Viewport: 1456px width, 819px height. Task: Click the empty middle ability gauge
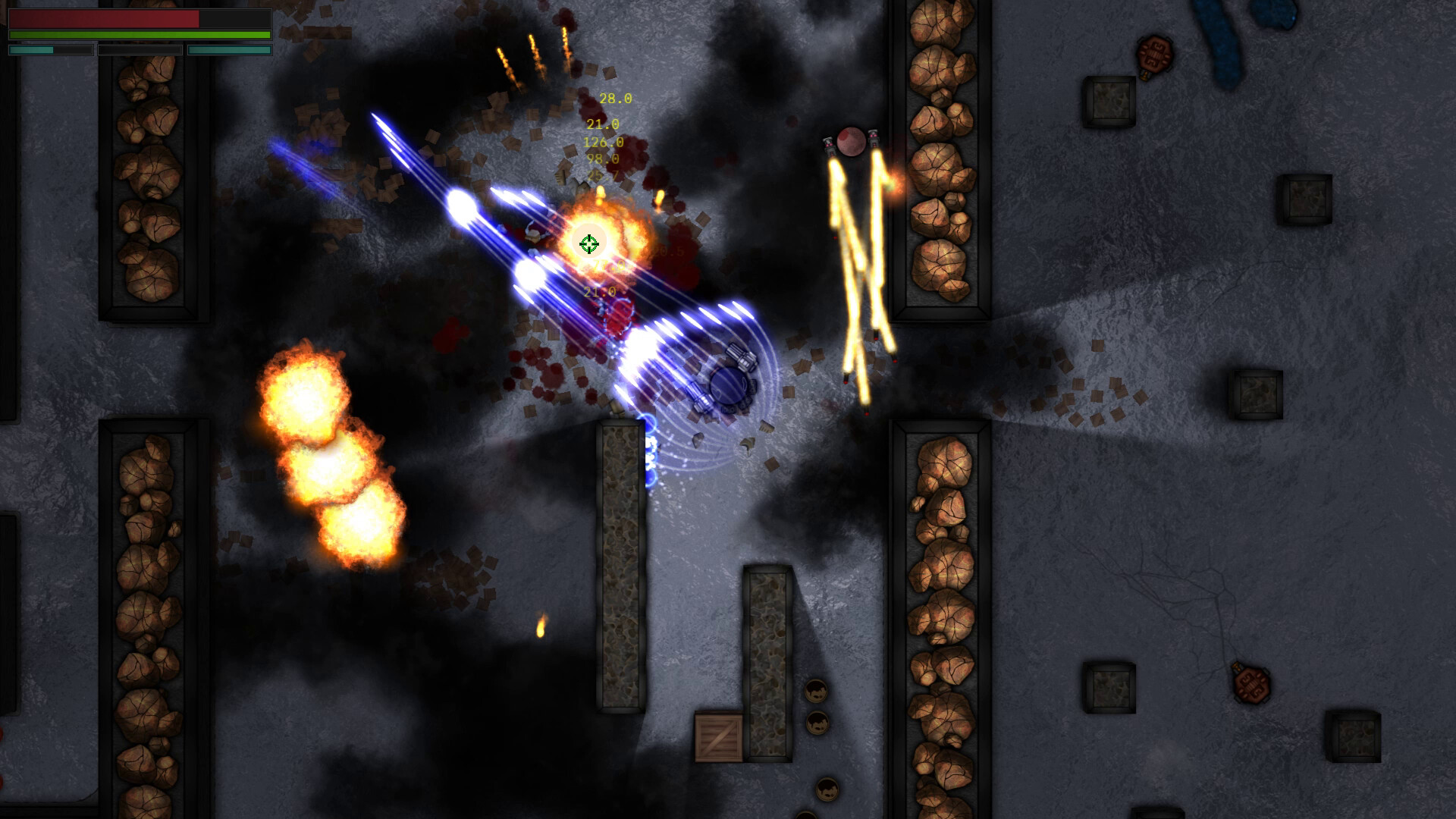(140, 50)
